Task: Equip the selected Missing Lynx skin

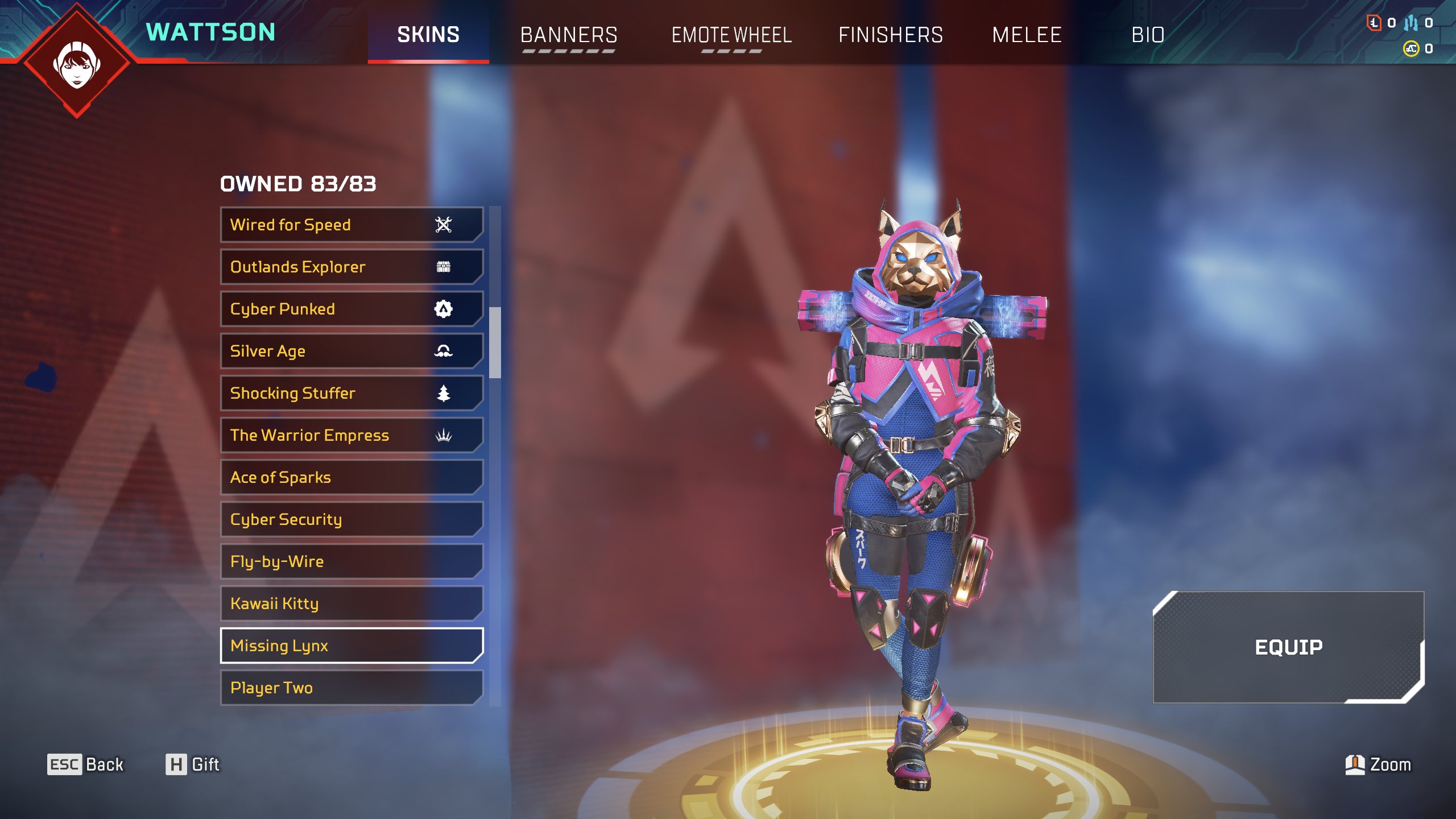Action: (1288, 647)
